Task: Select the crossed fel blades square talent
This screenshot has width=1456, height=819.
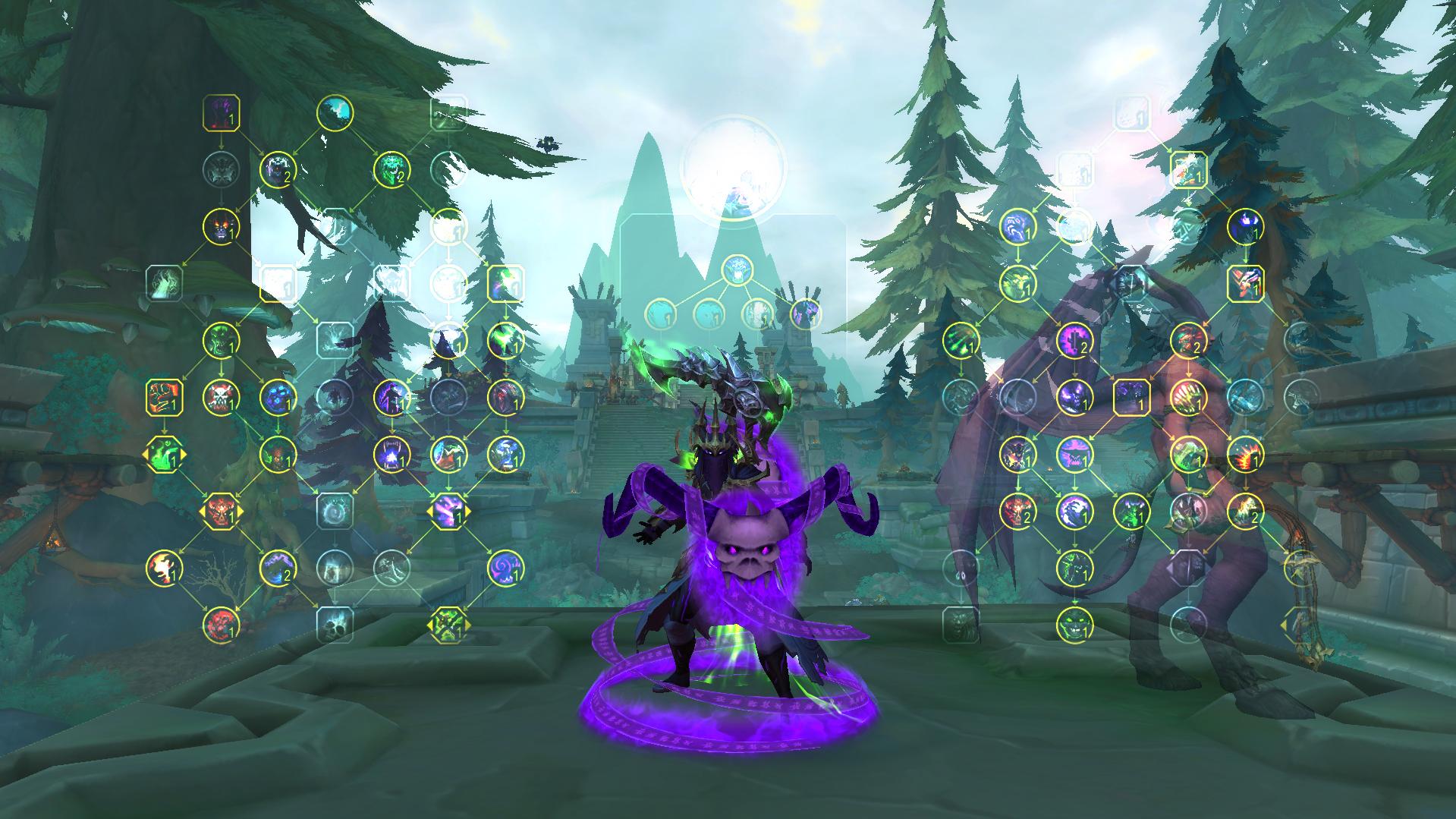Action: 1245,282
